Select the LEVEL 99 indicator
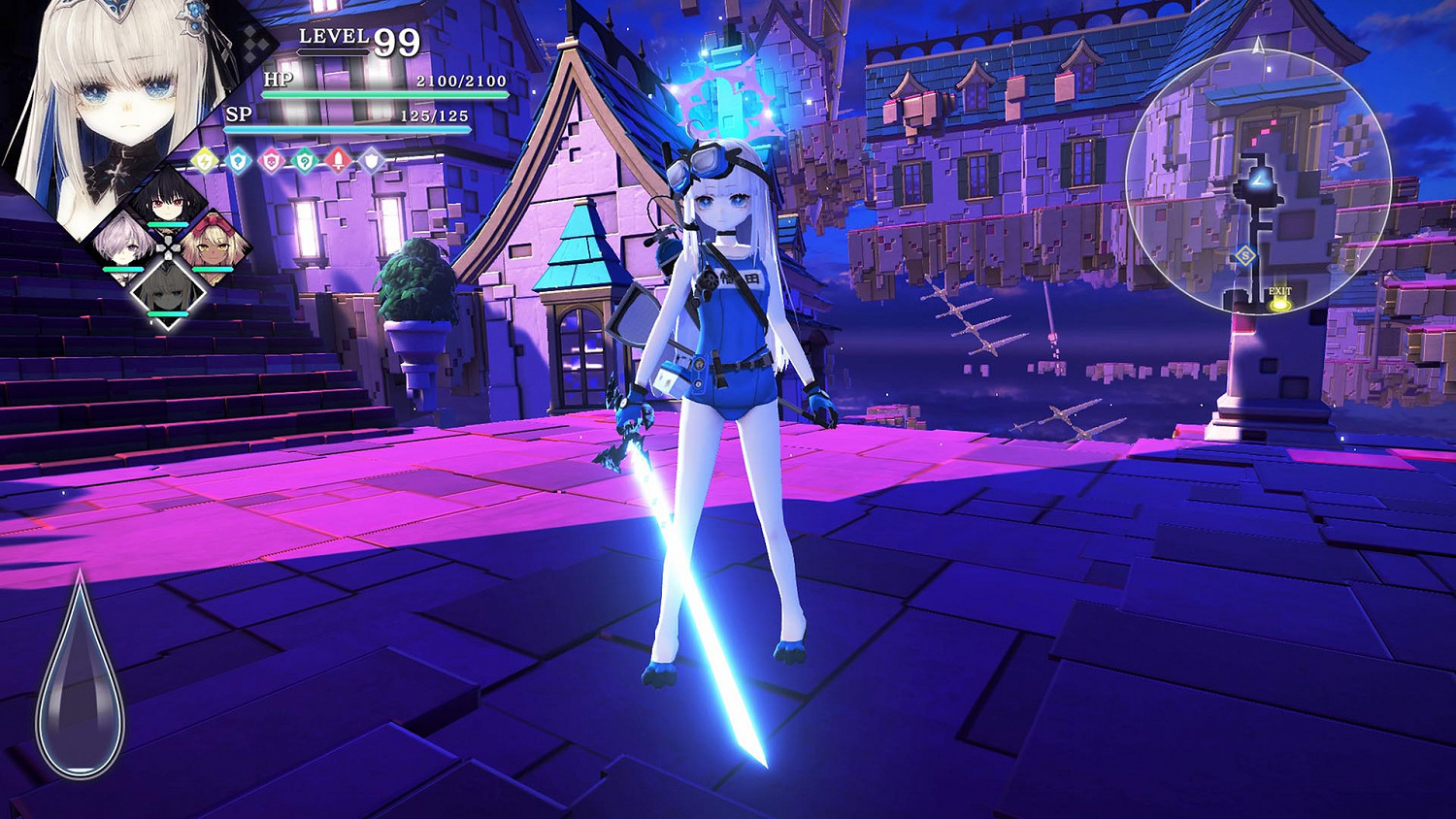The height and width of the screenshot is (819, 1456). (x=354, y=41)
